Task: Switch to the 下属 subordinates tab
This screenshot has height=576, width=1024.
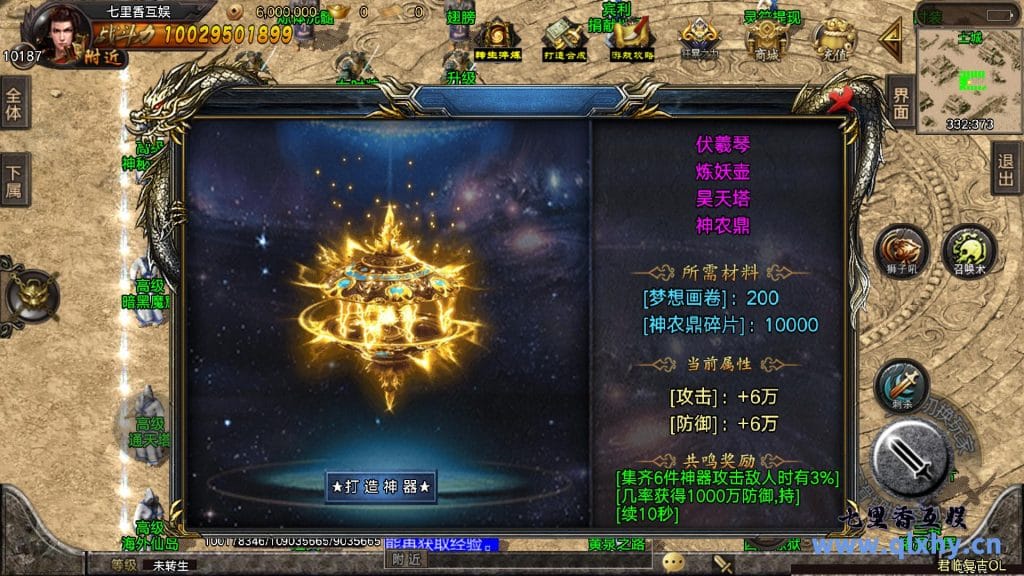Action: pos(14,179)
